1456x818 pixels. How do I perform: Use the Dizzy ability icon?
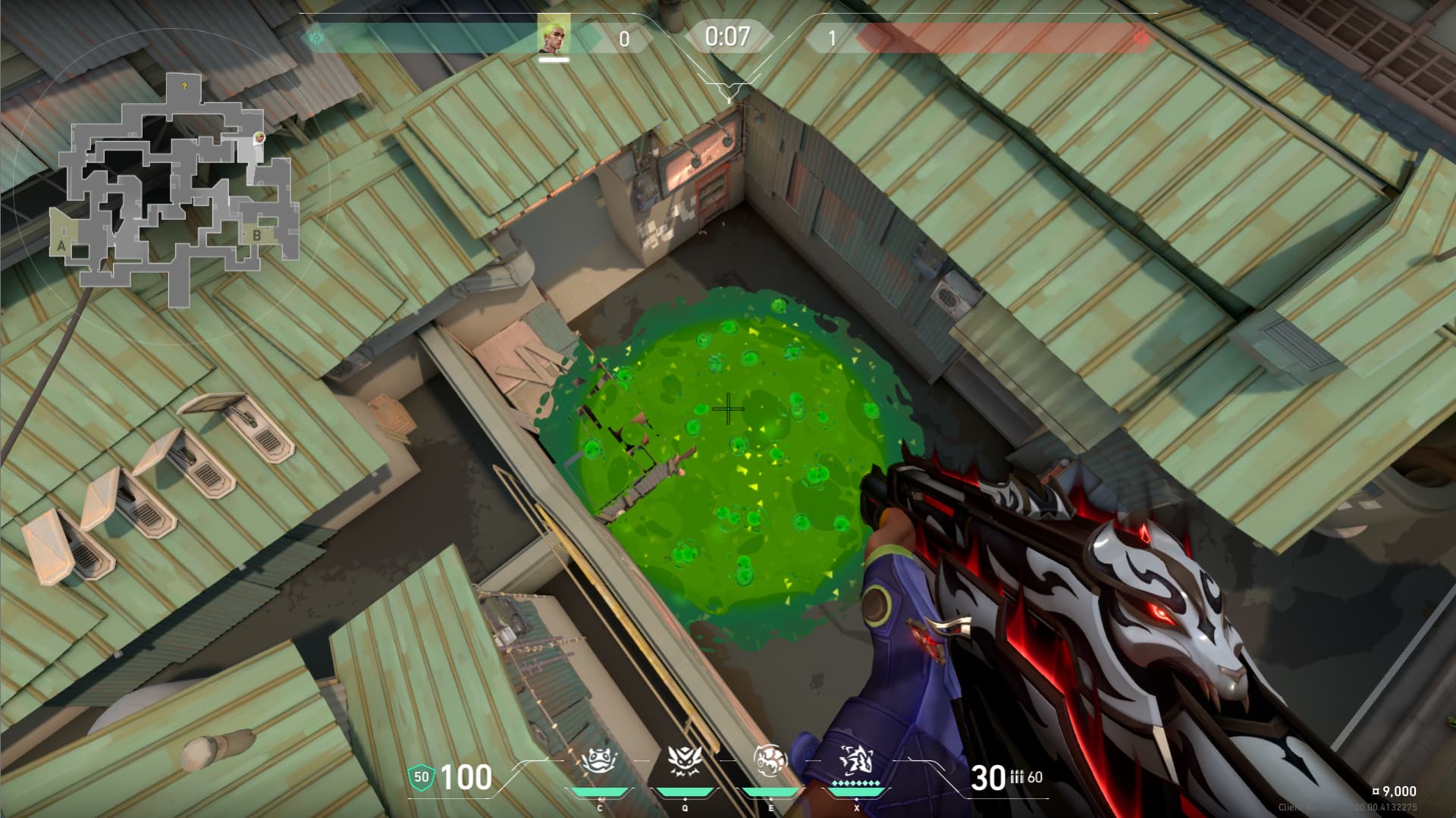770,761
